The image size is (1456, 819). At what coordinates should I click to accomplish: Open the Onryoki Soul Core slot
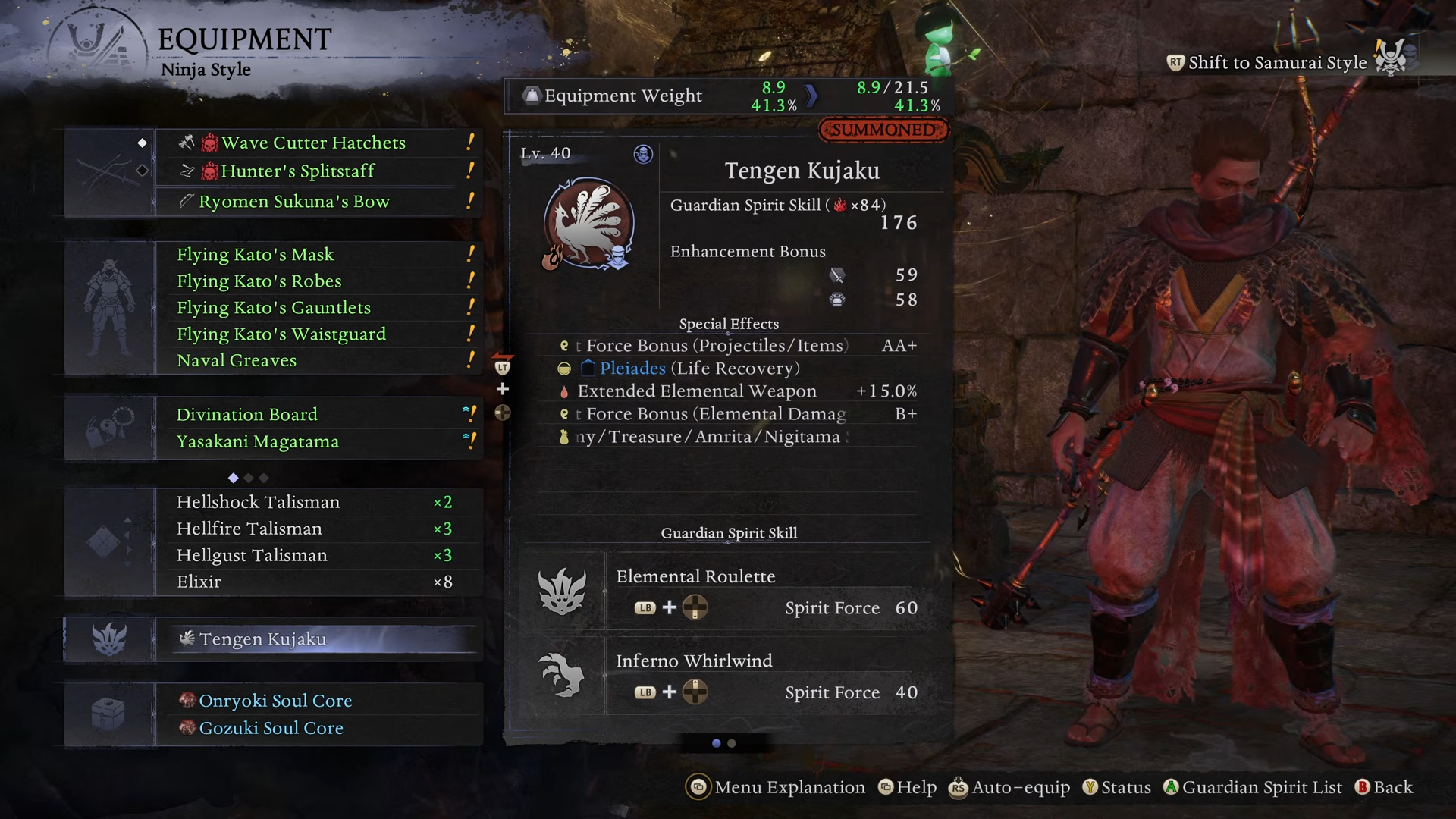[275, 701]
